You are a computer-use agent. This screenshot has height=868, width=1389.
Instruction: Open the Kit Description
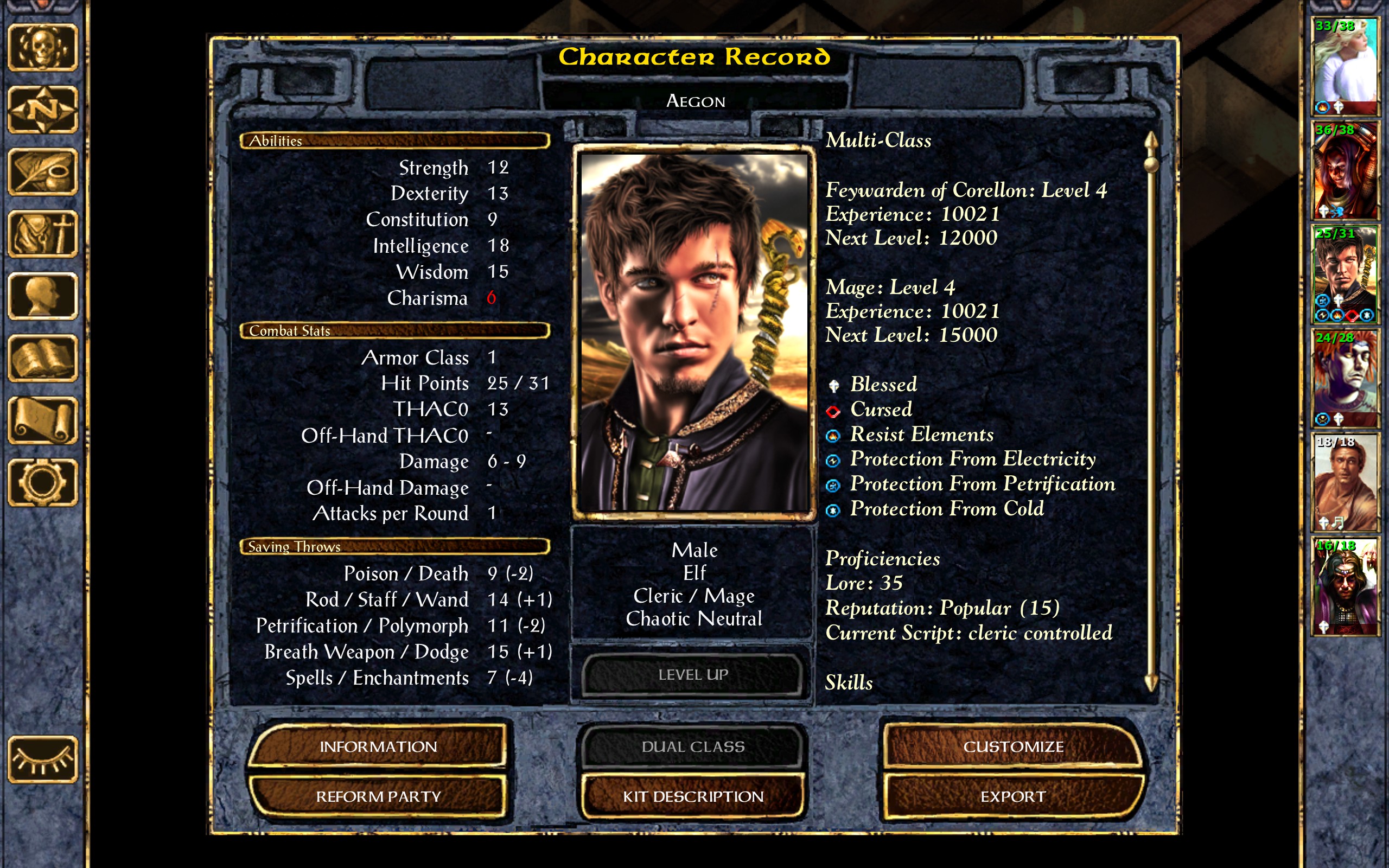[x=693, y=796]
